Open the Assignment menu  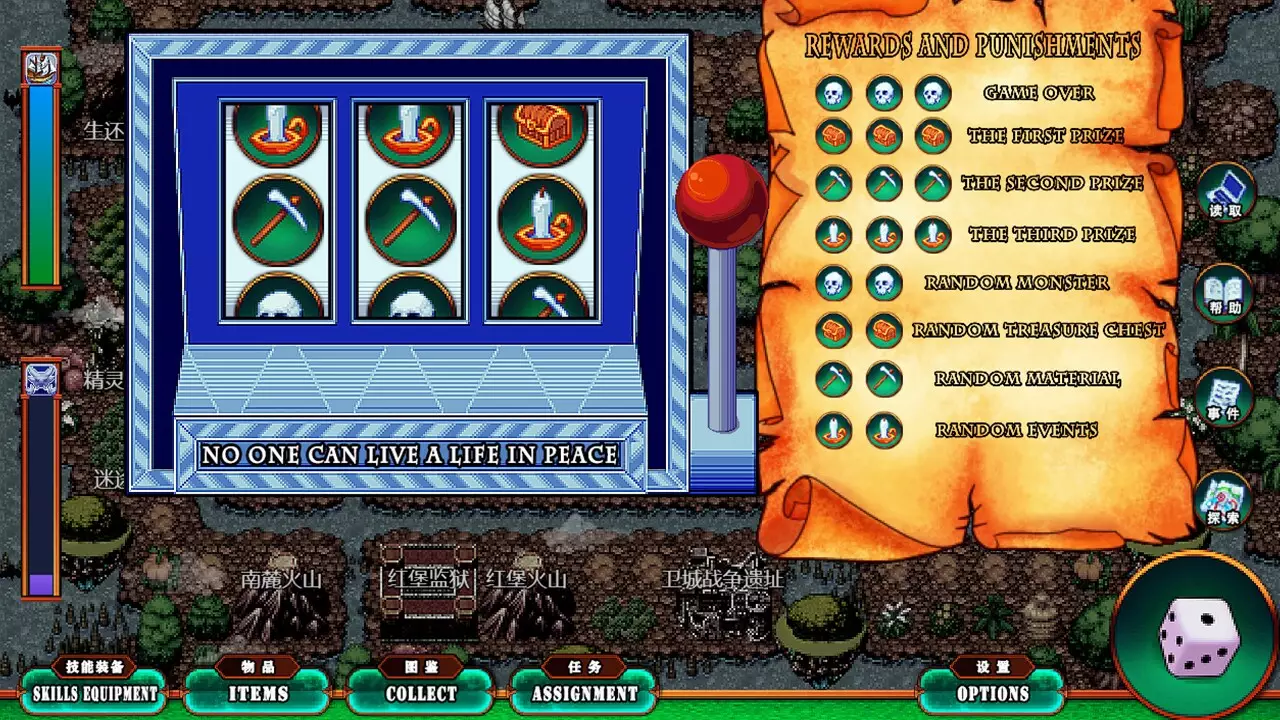(584, 692)
